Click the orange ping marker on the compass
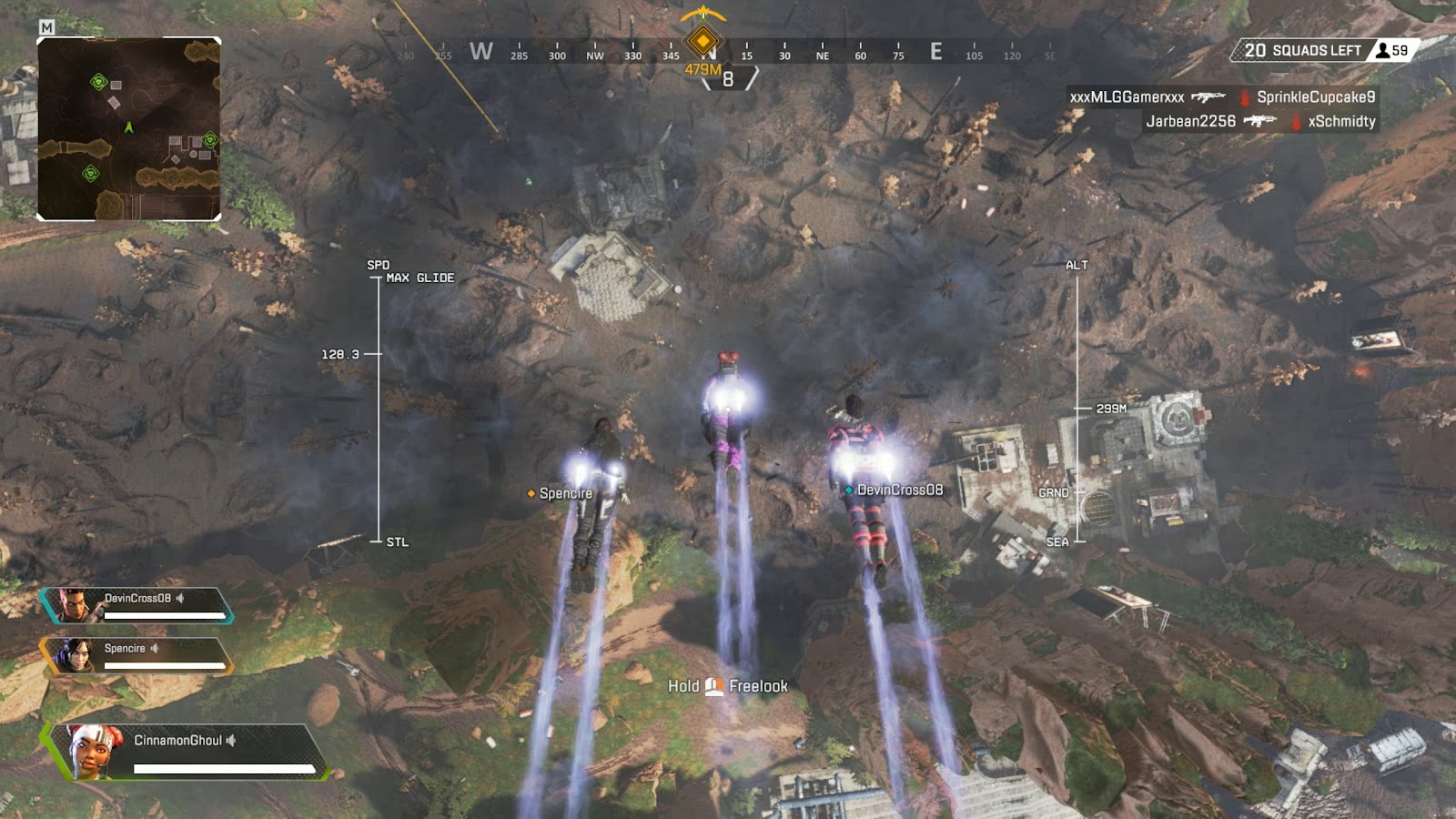Image resolution: width=1456 pixels, height=819 pixels. [x=703, y=41]
